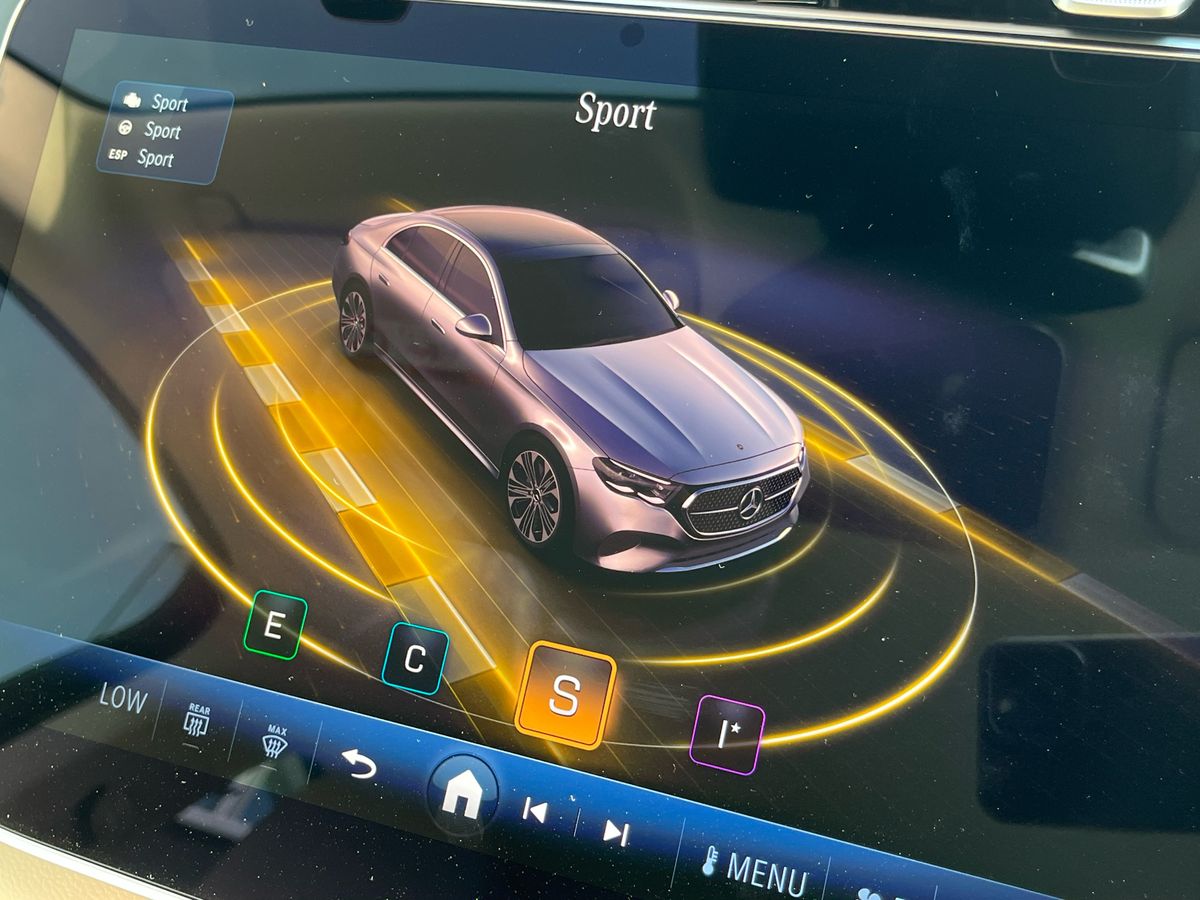Skip to the next track

point(614,829)
